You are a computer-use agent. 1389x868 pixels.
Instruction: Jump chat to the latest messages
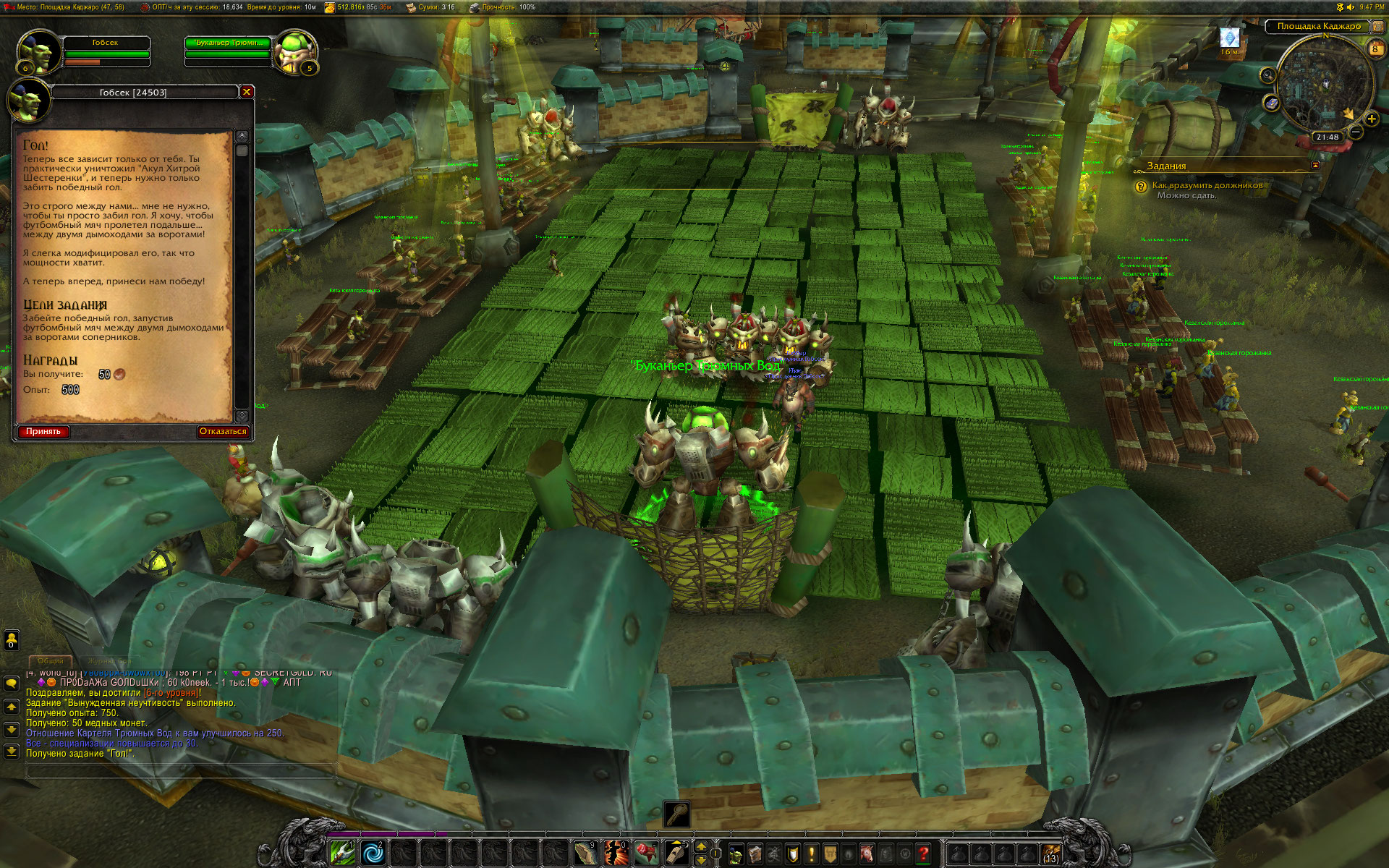tap(12, 752)
